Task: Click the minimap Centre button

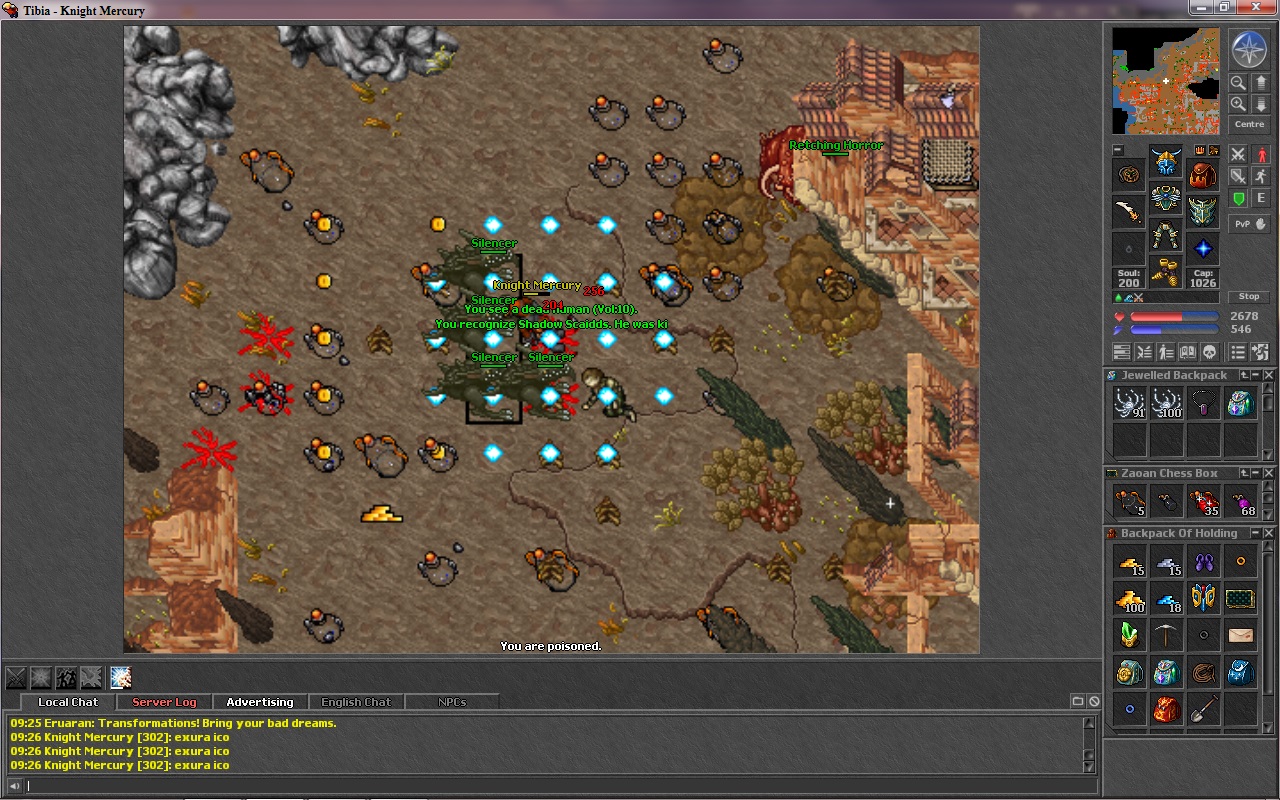Action: click(x=1249, y=124)
